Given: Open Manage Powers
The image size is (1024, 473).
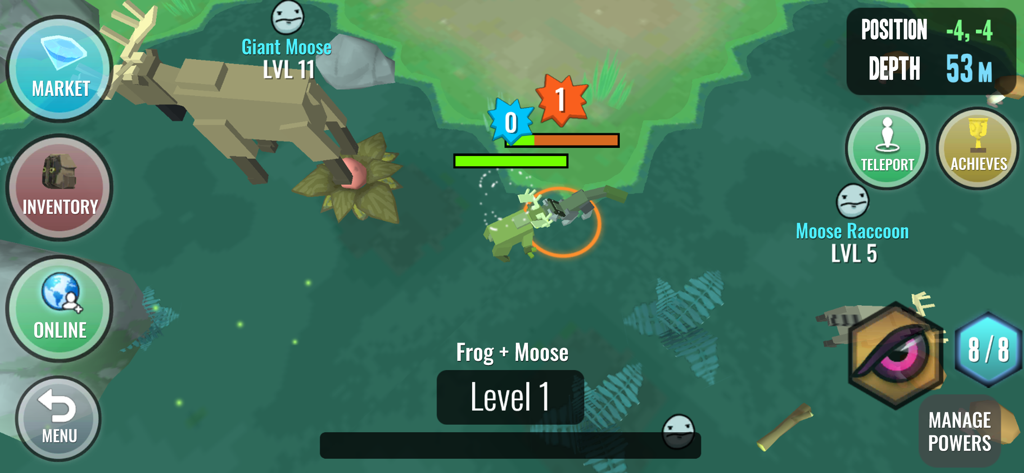Looking at the screenshot, I should pos(959,431).
